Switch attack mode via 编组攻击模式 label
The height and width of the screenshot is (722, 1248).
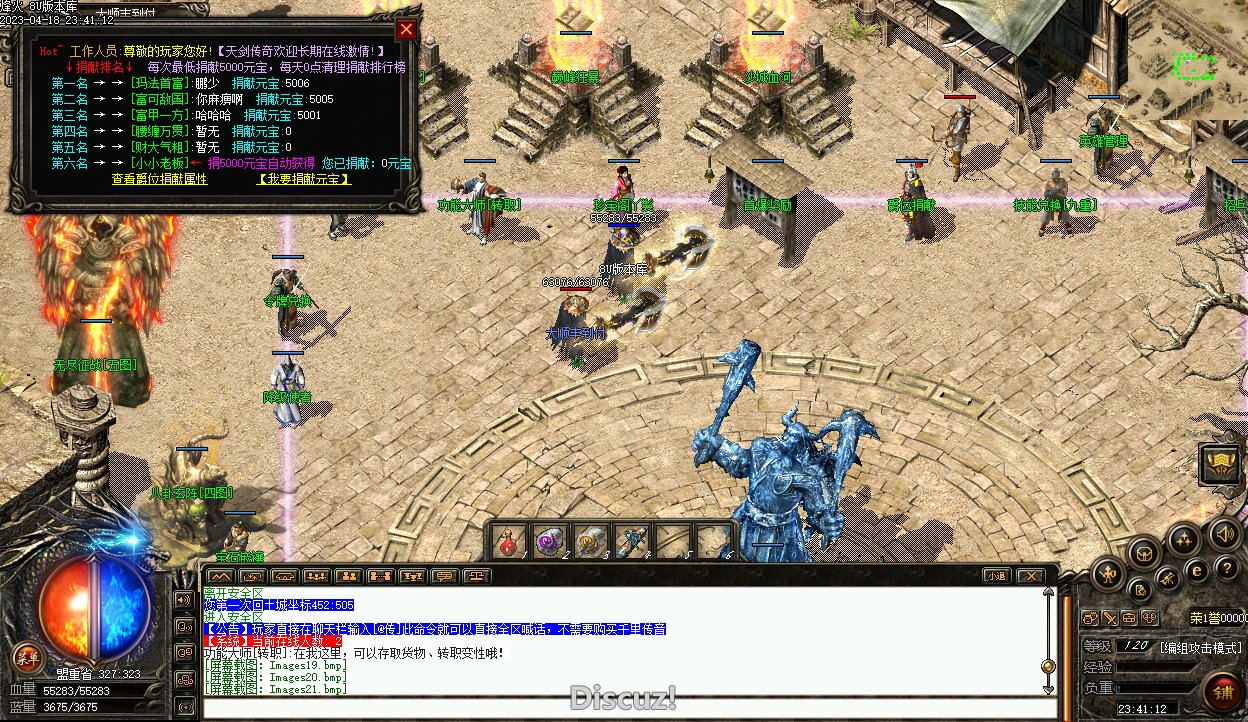coord(1200,647)
